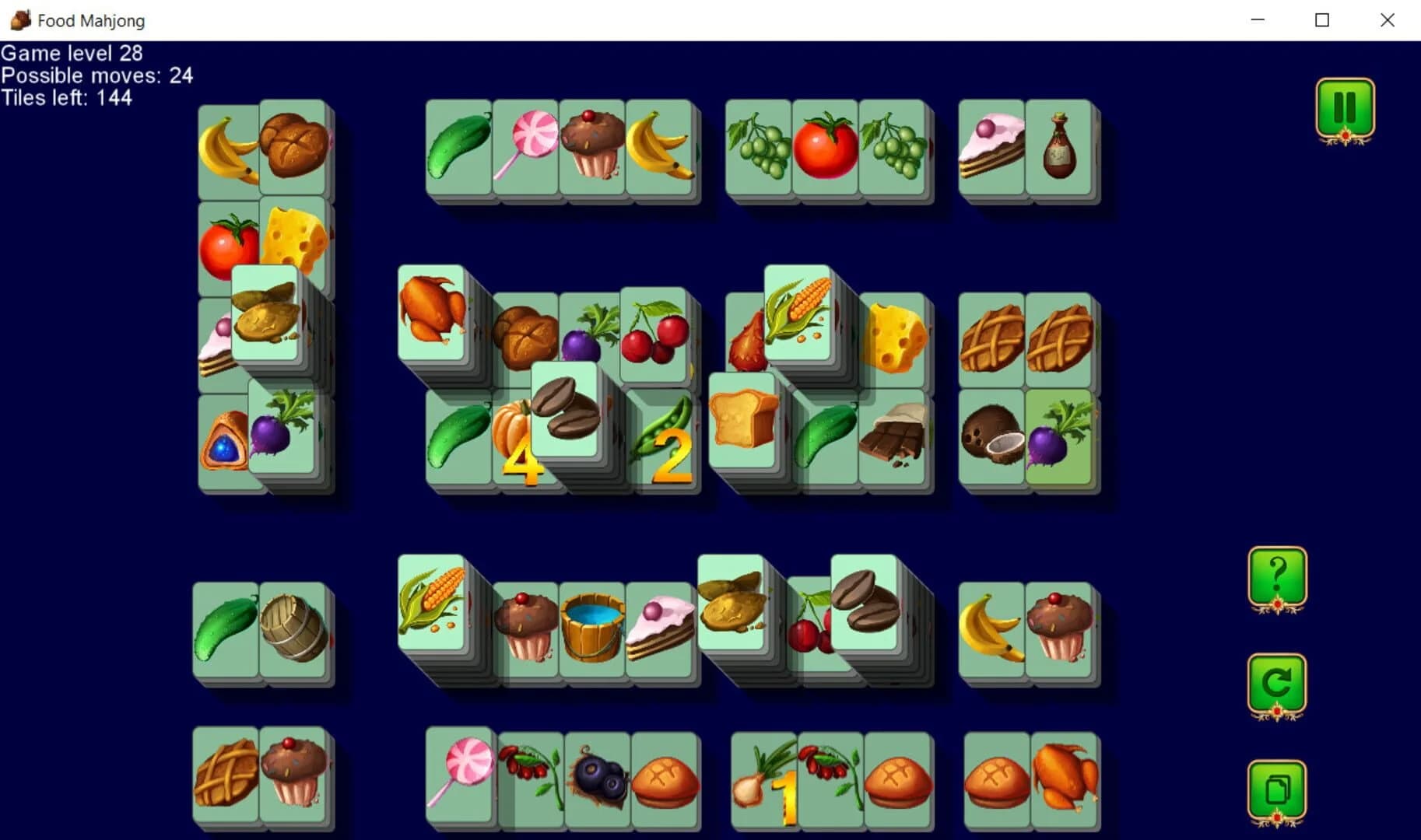Pause the game with the pause icon

pos(1346,109)
